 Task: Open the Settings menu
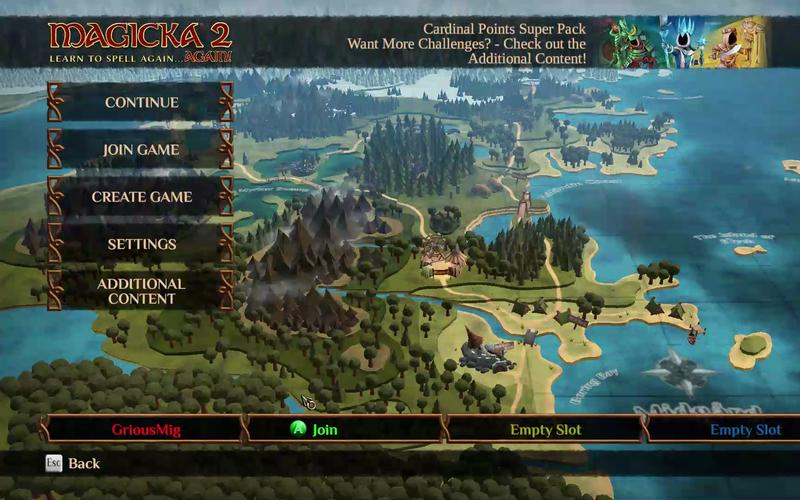click(x=141, y=244)
